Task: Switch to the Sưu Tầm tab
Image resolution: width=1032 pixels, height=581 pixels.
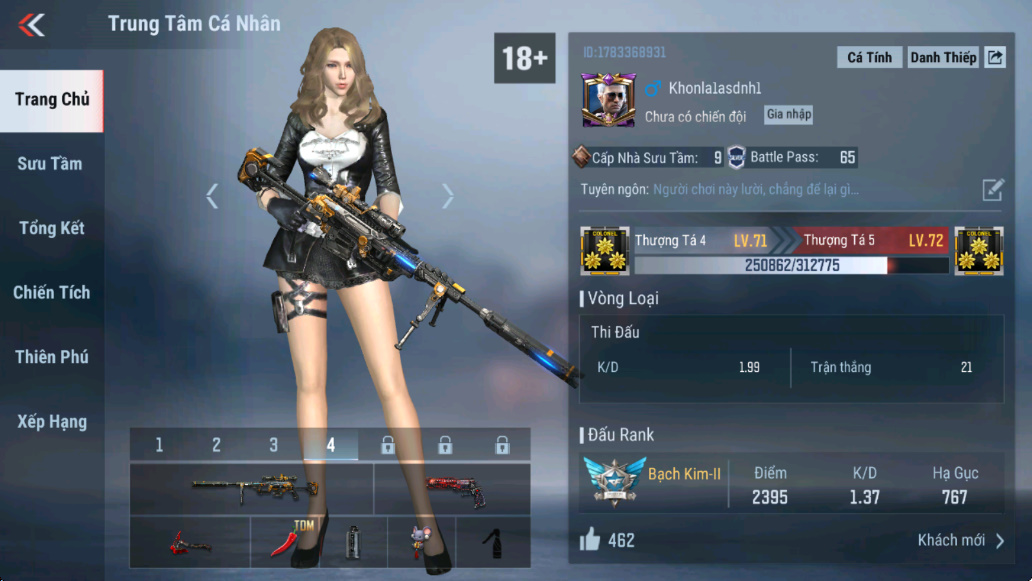Action: pos(50,164)
